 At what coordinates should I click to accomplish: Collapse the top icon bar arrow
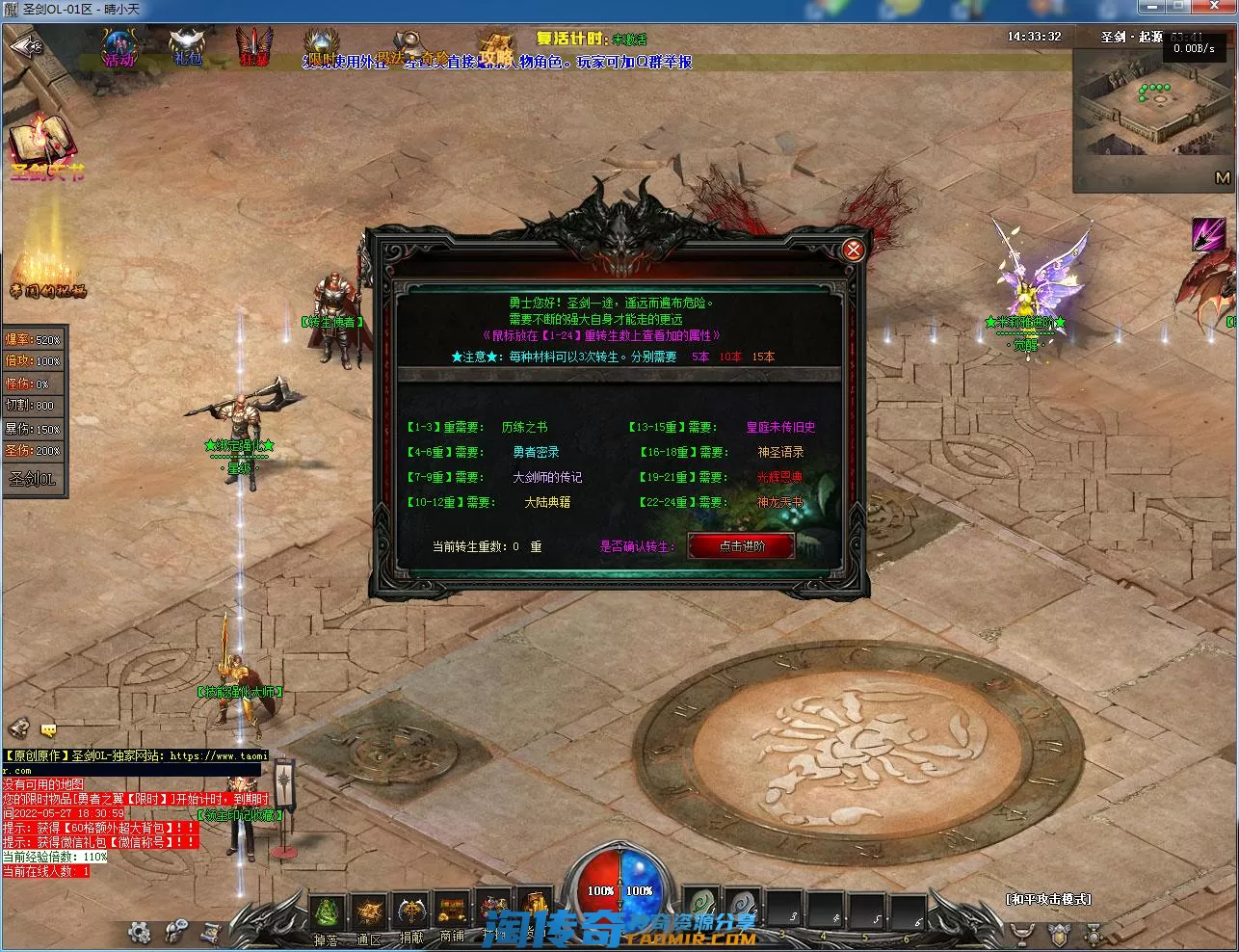point(25,46)
